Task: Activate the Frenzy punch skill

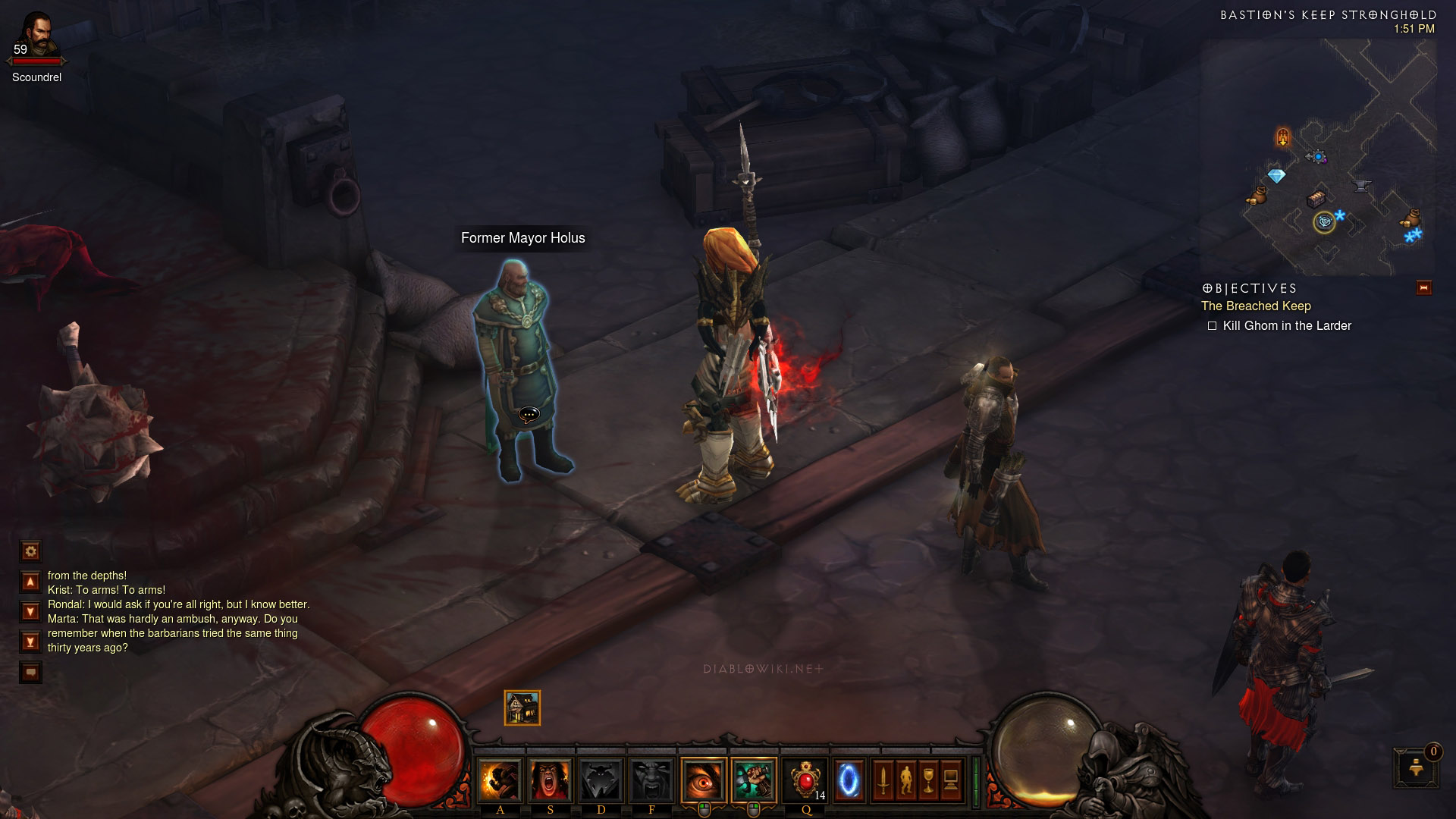Action: (500, 780)
